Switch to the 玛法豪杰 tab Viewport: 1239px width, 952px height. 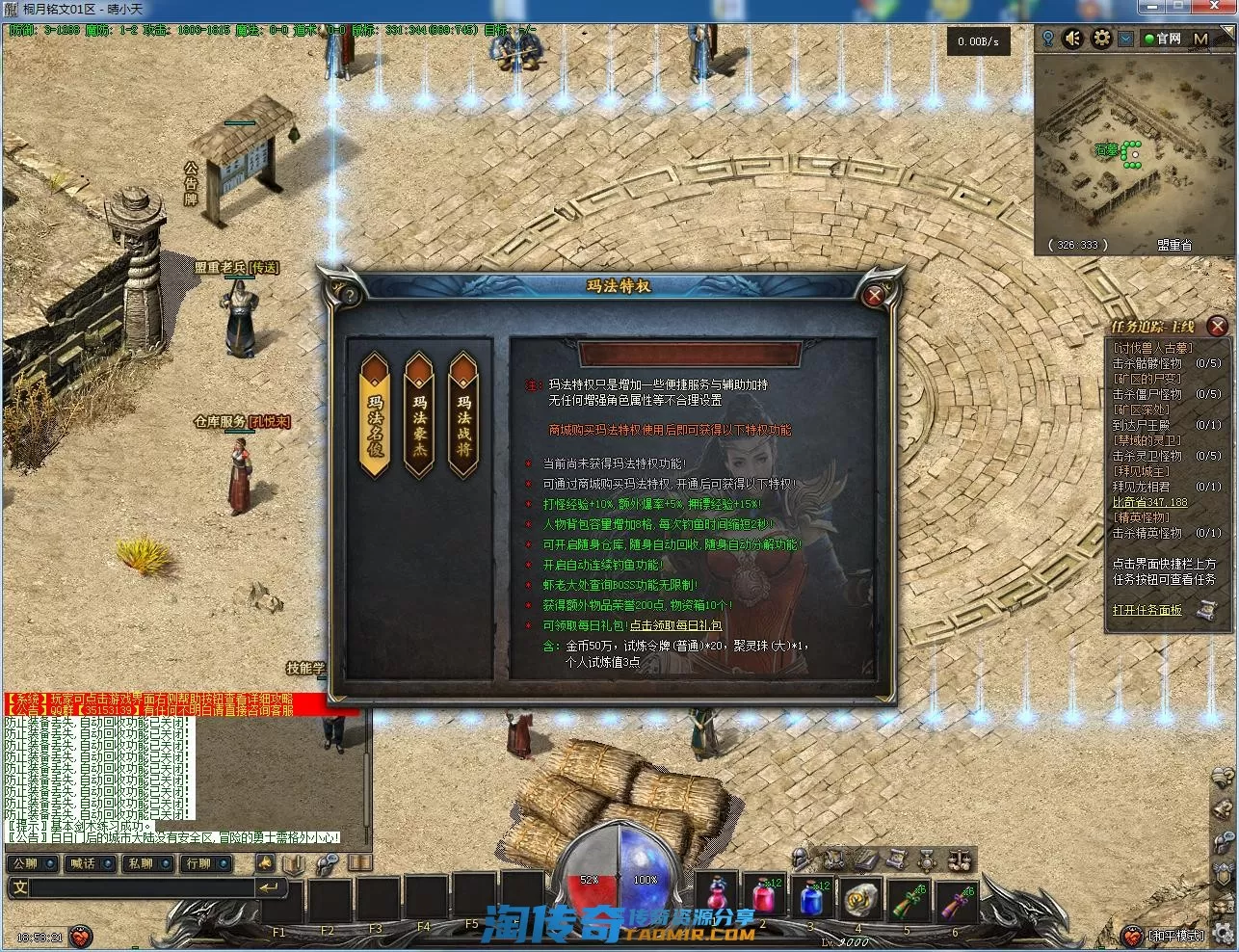click(419, 415)
